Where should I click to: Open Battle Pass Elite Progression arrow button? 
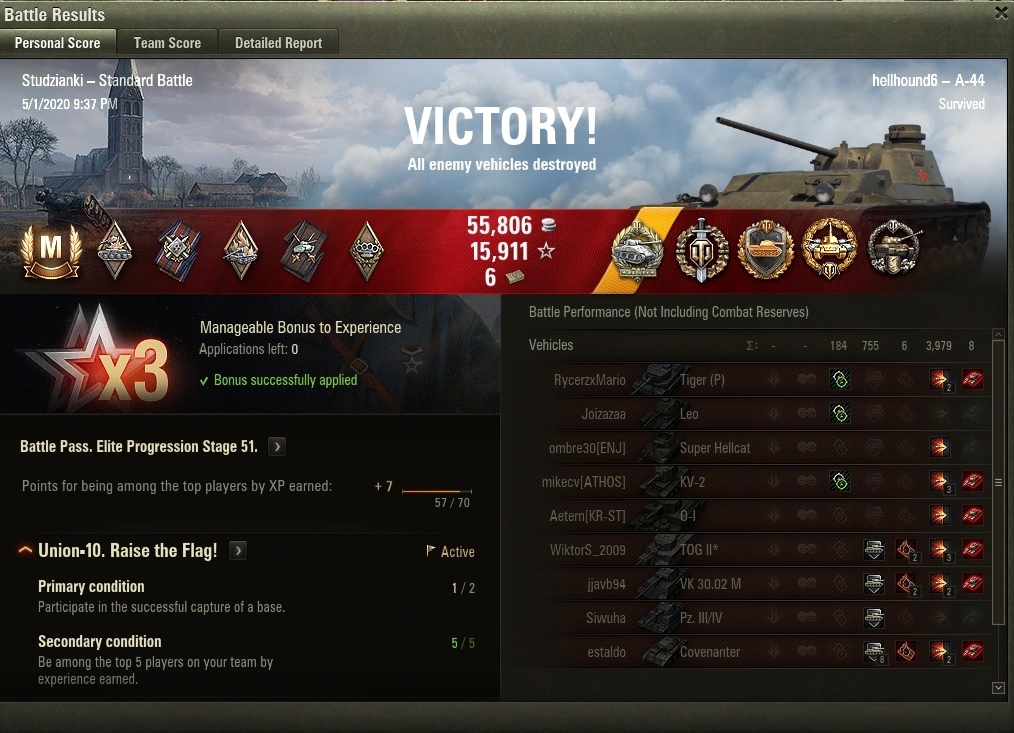point(277,446)
